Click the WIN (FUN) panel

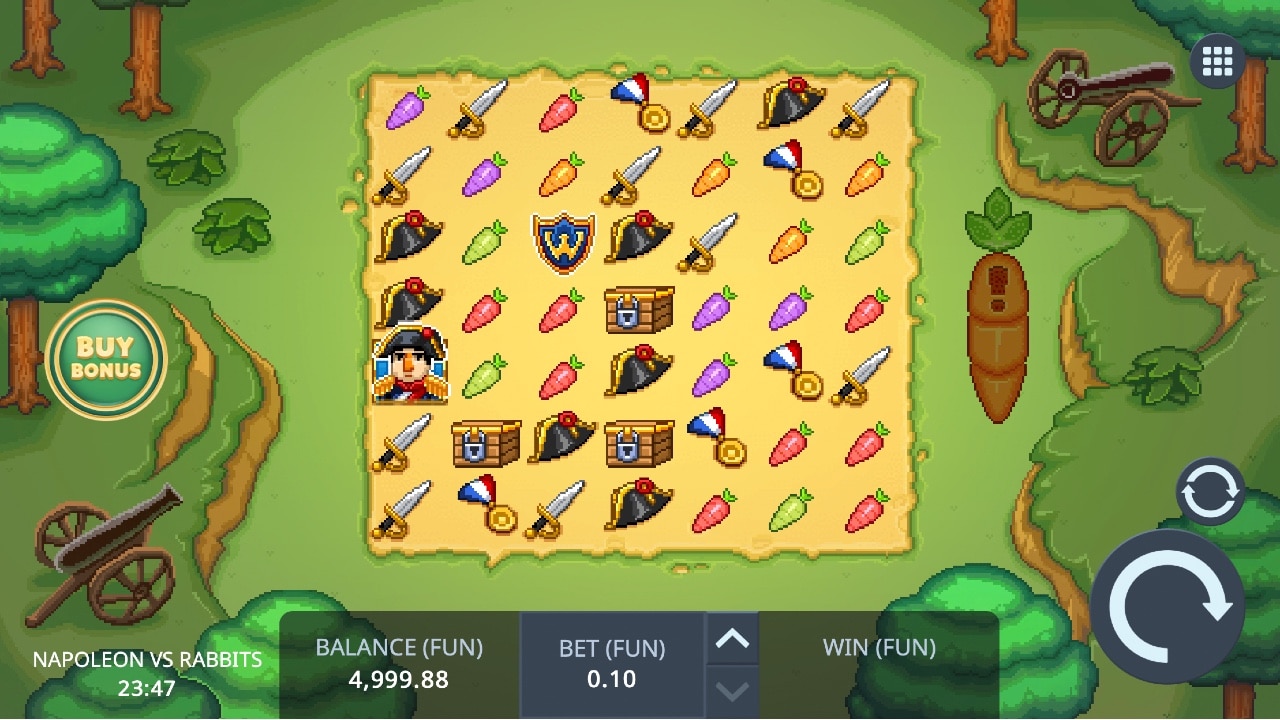[x=879, y=648]
